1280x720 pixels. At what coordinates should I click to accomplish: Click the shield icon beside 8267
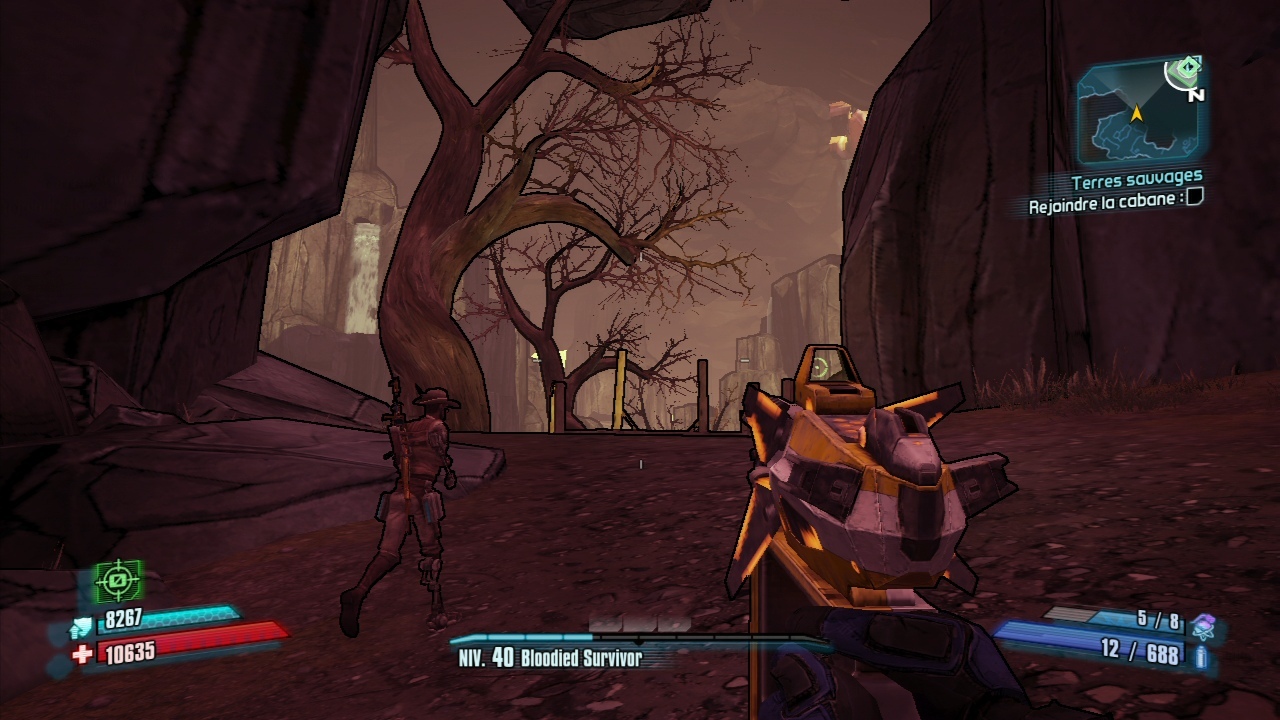point(80,627)
